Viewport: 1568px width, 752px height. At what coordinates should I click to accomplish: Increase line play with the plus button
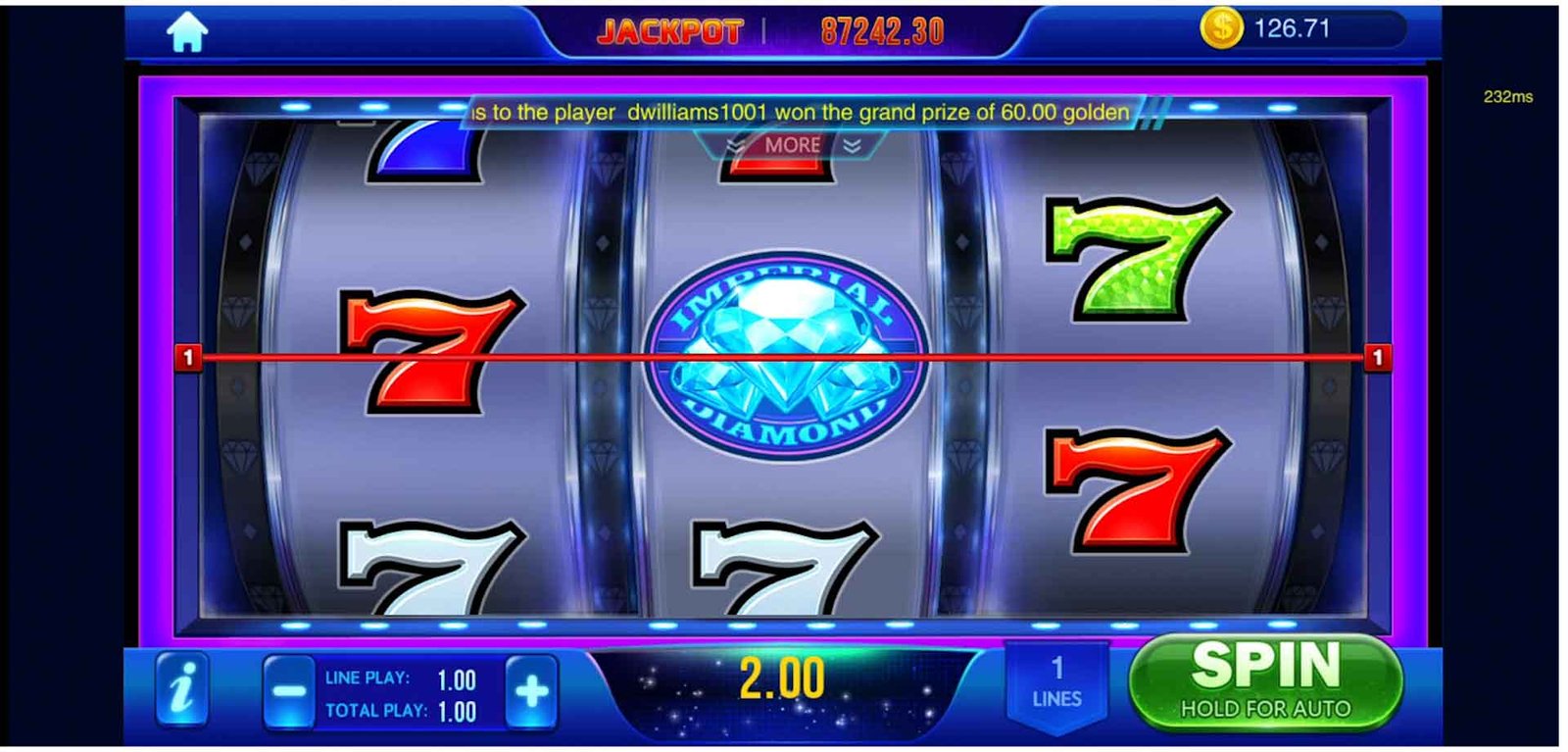[x=531, y=692]
